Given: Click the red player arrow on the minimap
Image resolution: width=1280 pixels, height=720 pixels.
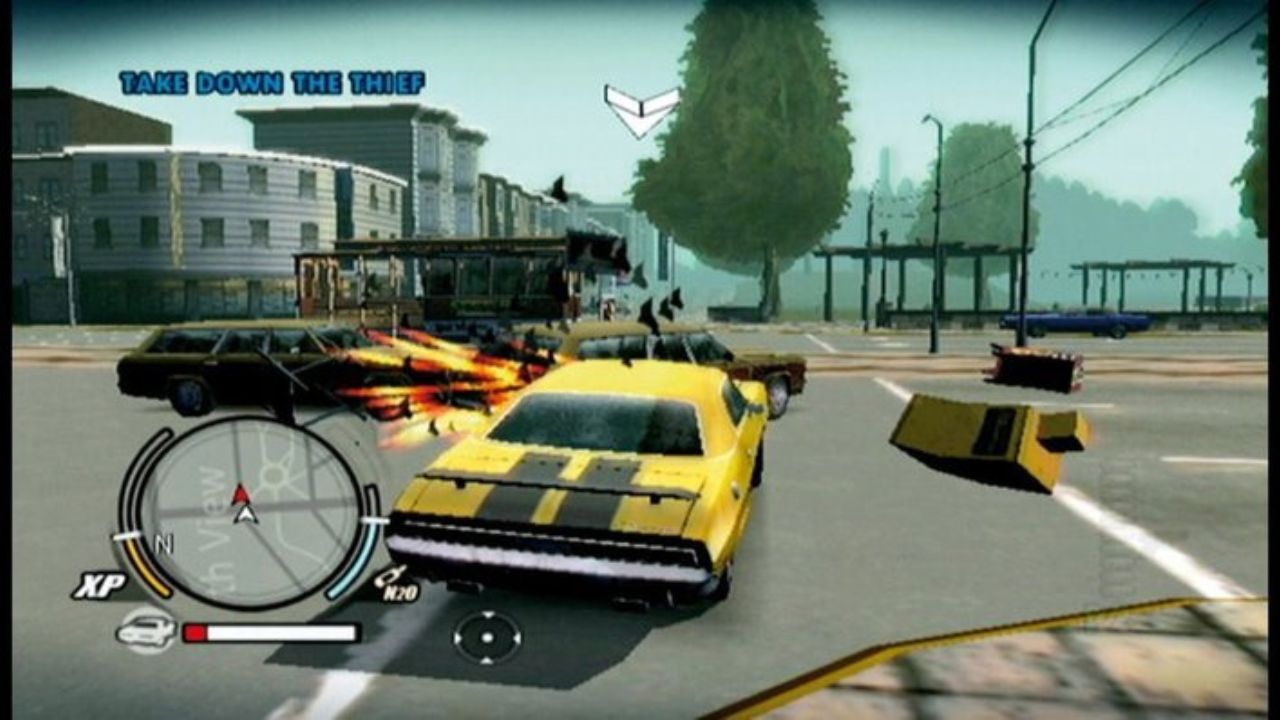Looking at the screenshot, I should pos(243,493).
